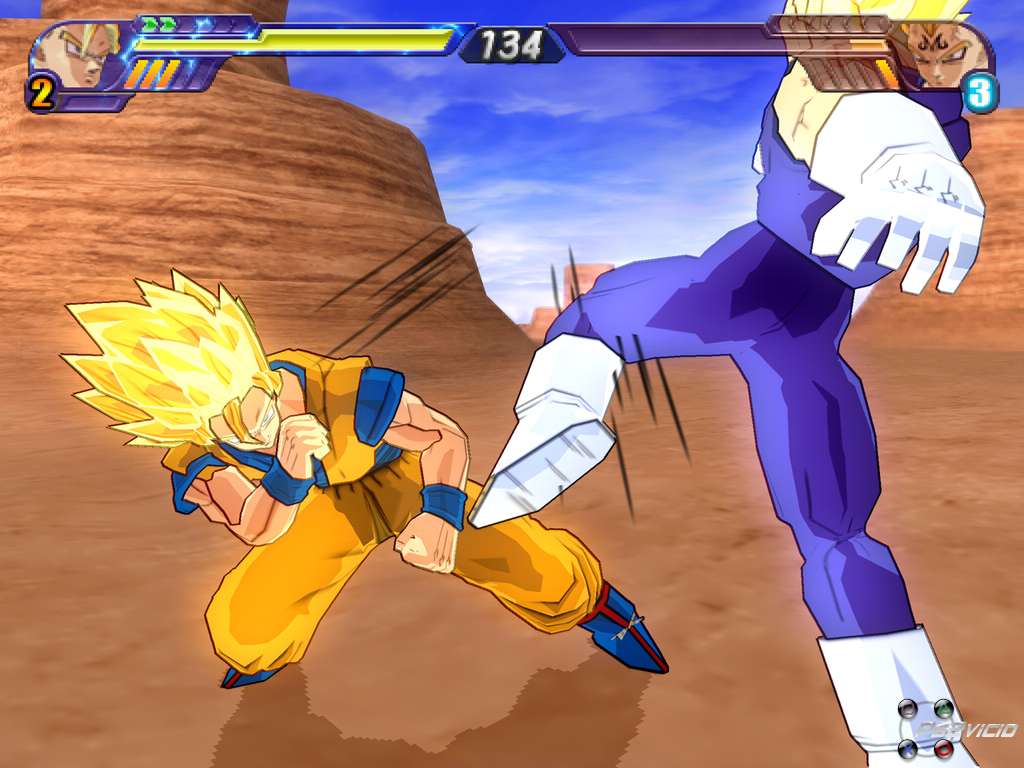Select player one's Super Saiyan portrait
1024x768 pixels.
click(x=82, y=55)
